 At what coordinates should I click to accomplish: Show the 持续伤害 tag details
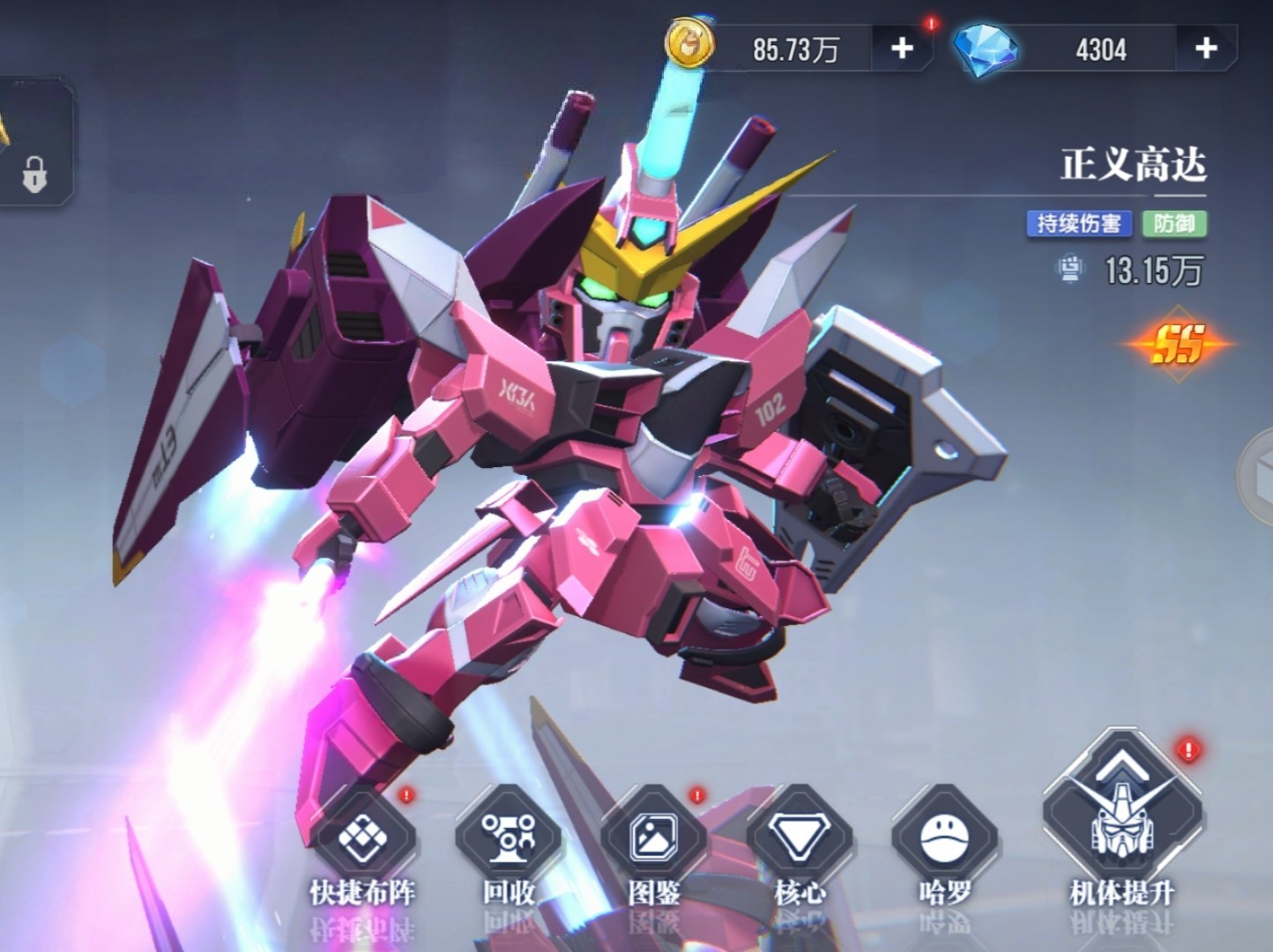[x=1078, y=223]
